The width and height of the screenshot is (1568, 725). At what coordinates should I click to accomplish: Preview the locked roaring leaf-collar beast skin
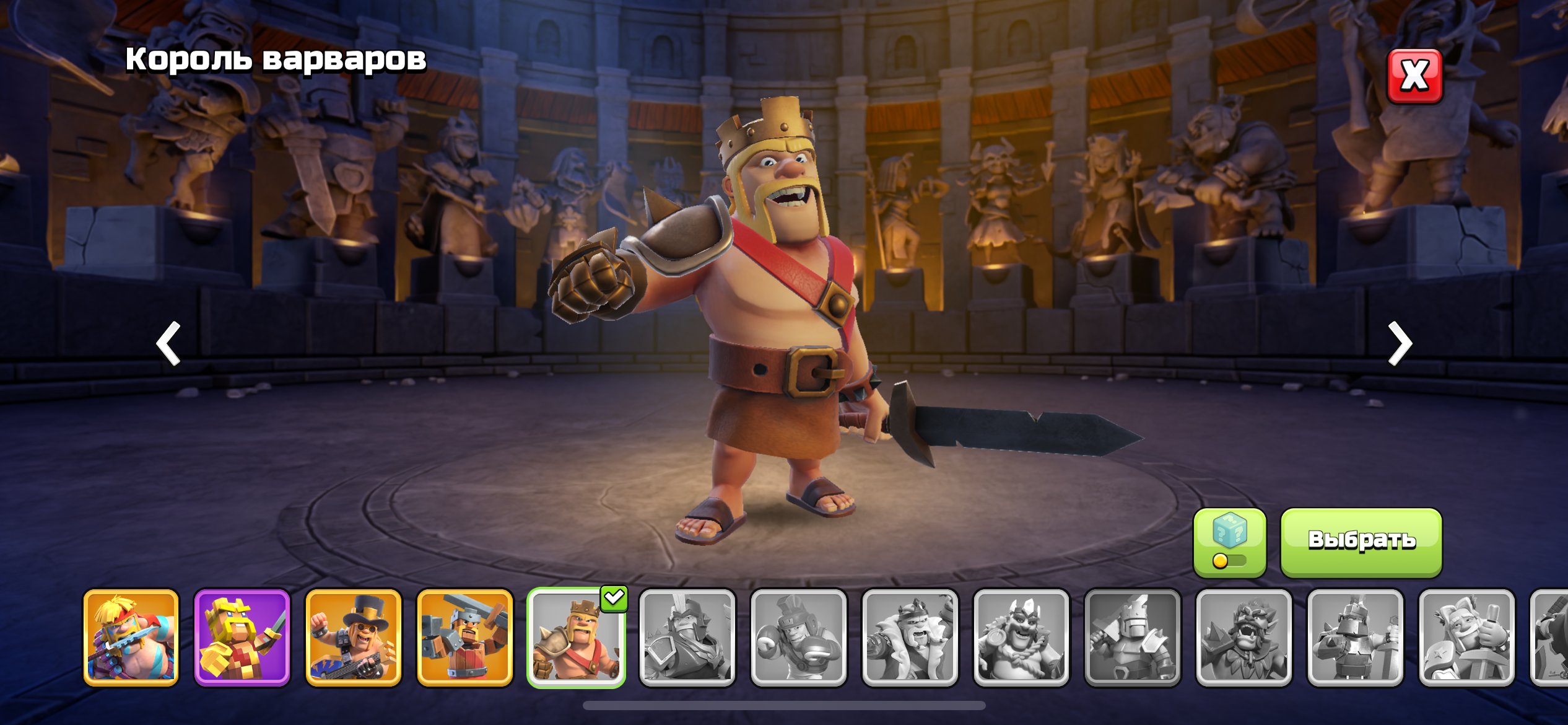[x=1244, y=638]
